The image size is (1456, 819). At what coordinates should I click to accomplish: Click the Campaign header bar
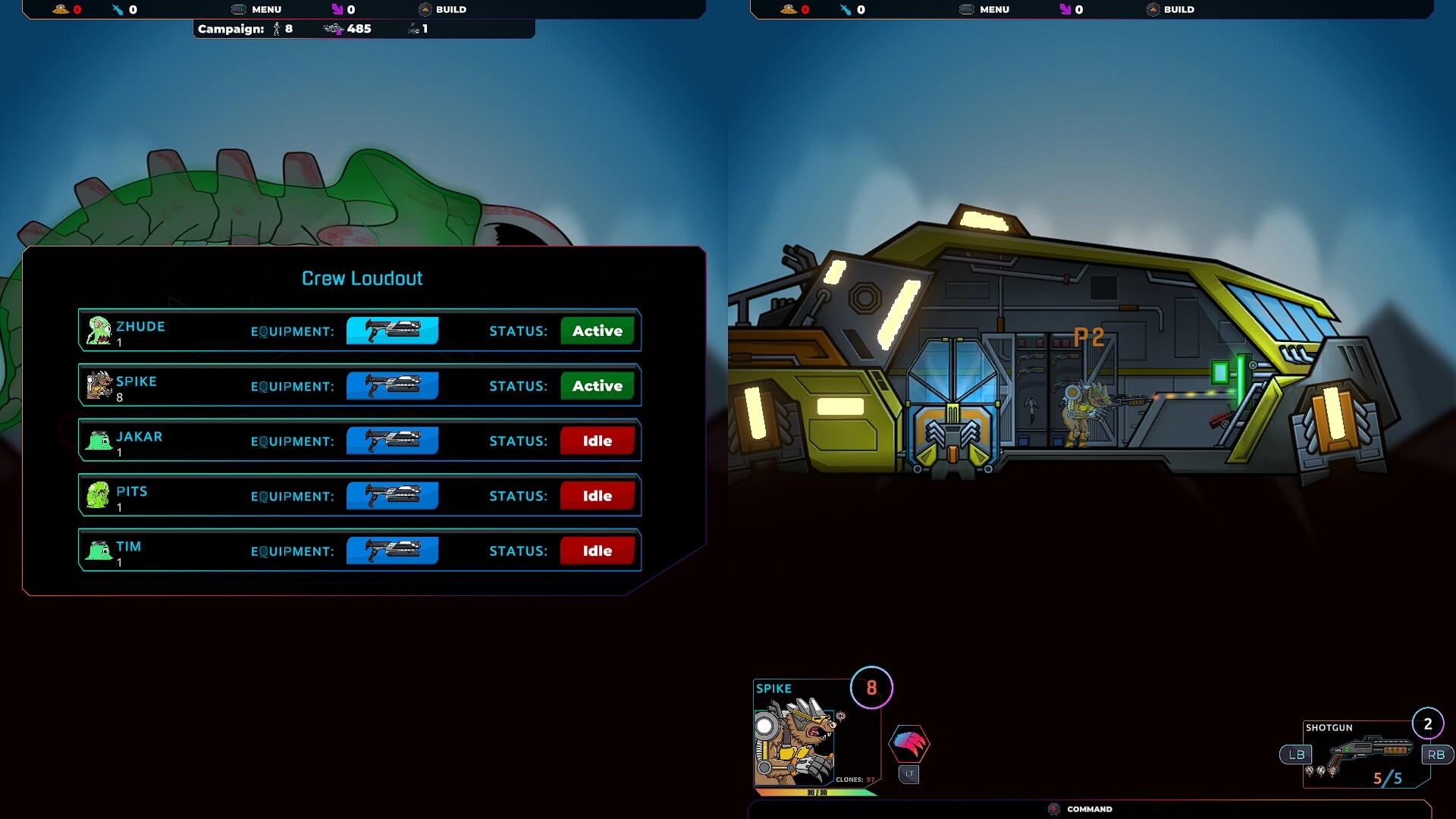[231, 30]
